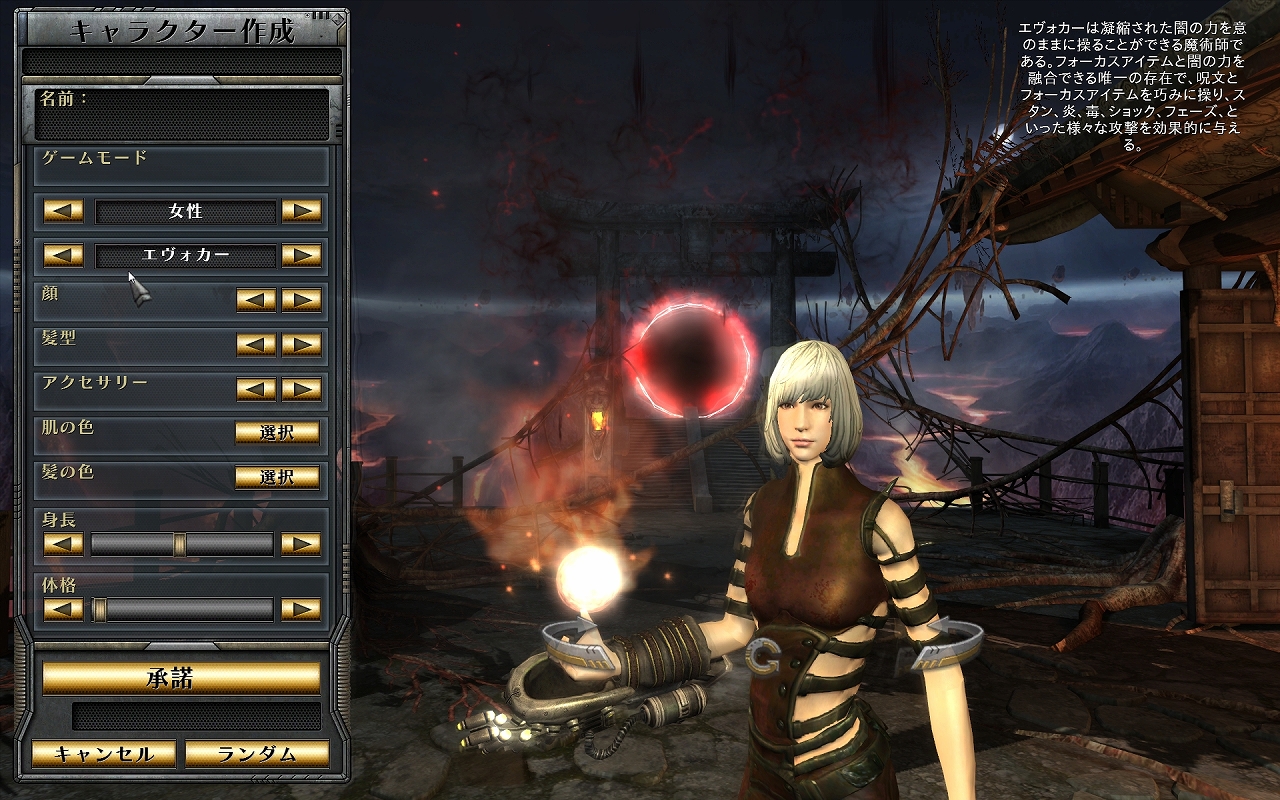
Task: Click the name (名前) input field
Action: click(x=182, y=122)
